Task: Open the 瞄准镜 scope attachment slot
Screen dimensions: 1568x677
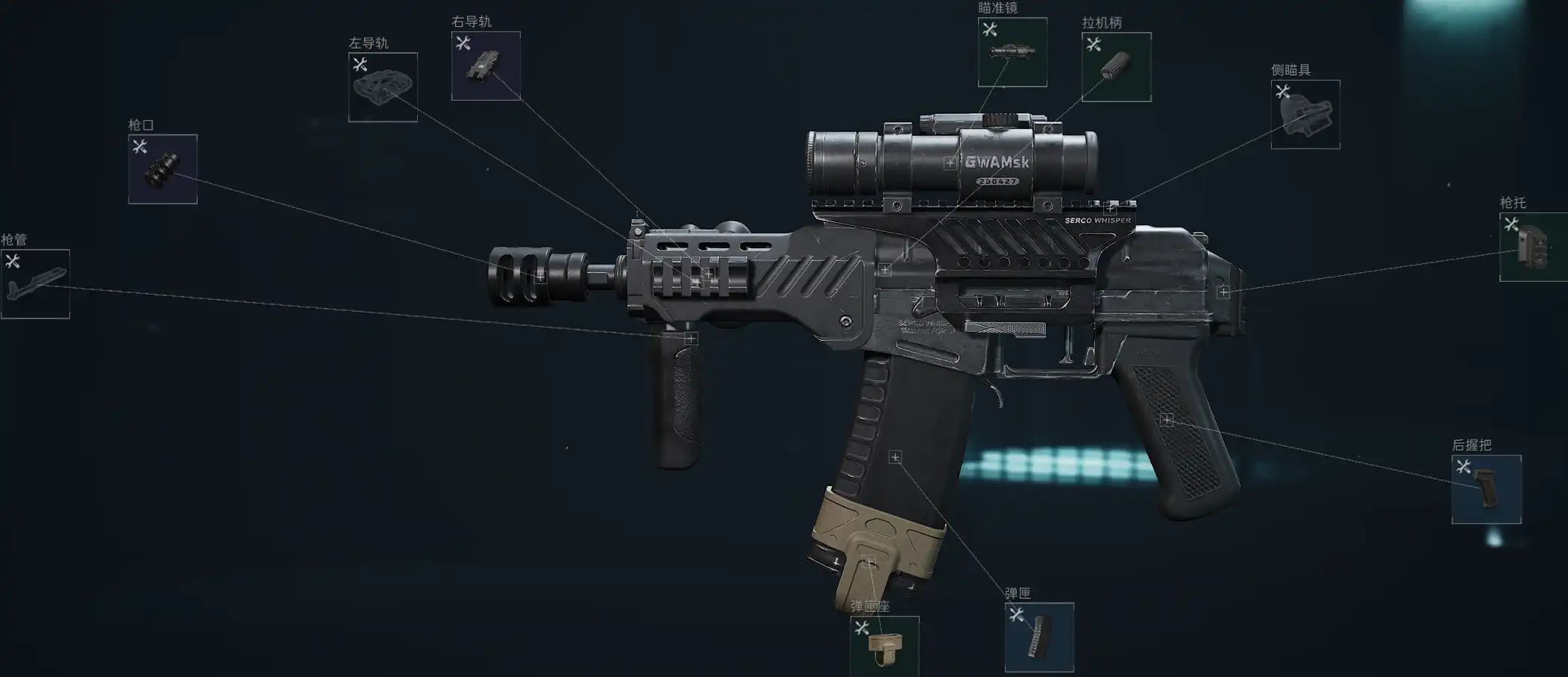Action: point(1012,52)
